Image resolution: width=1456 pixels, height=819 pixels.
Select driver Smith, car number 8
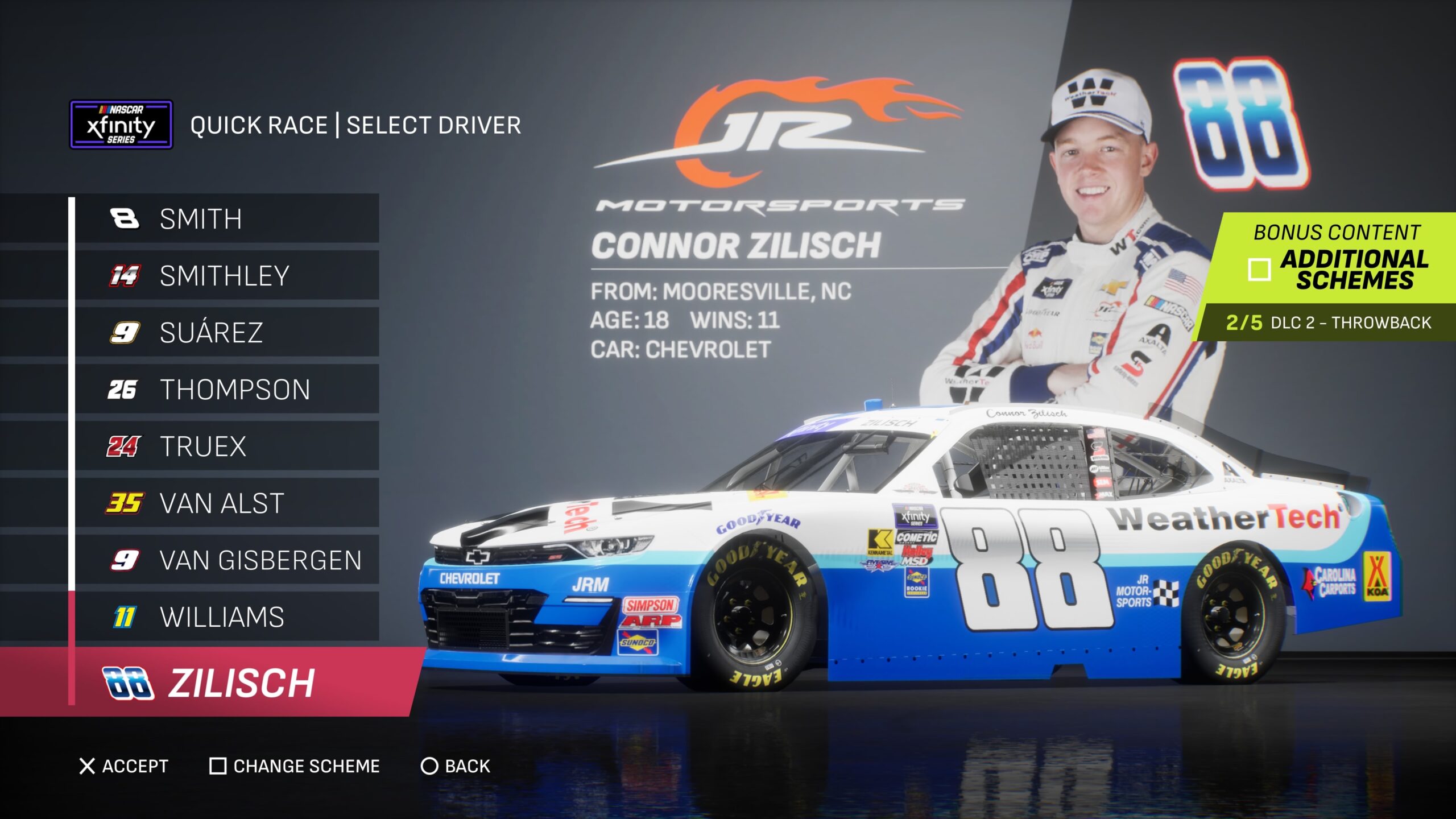pyautogui.click(x=227, y=219)
